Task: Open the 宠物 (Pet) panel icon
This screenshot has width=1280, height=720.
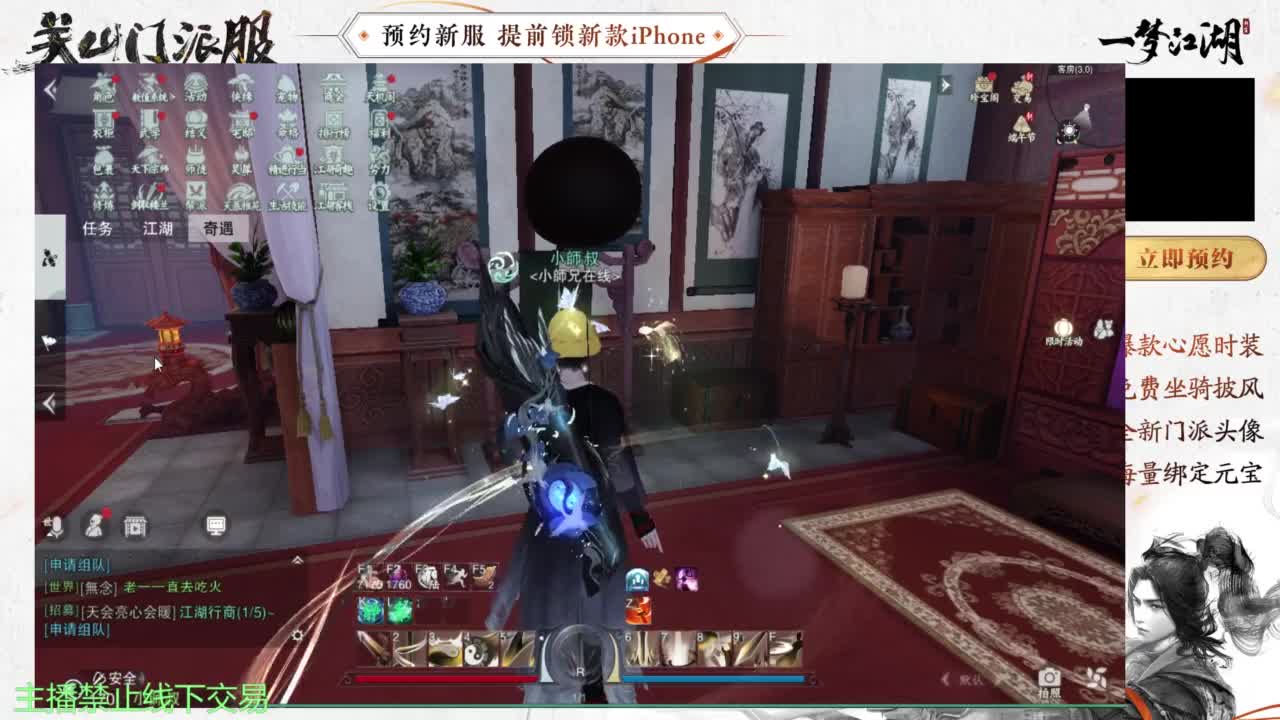Action: [286, 87]
